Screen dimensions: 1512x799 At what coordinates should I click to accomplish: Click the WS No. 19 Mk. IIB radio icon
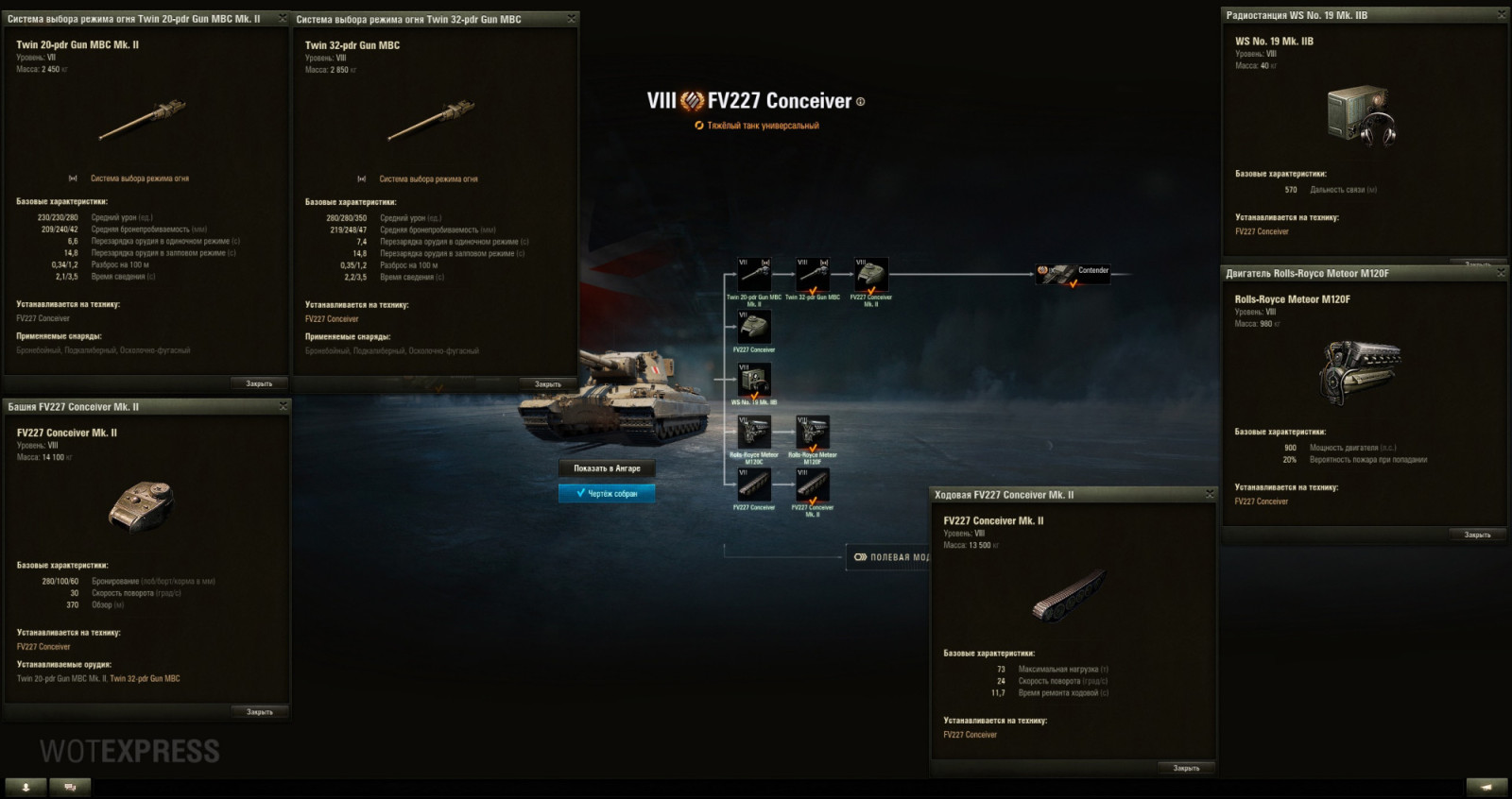point(753,381)
